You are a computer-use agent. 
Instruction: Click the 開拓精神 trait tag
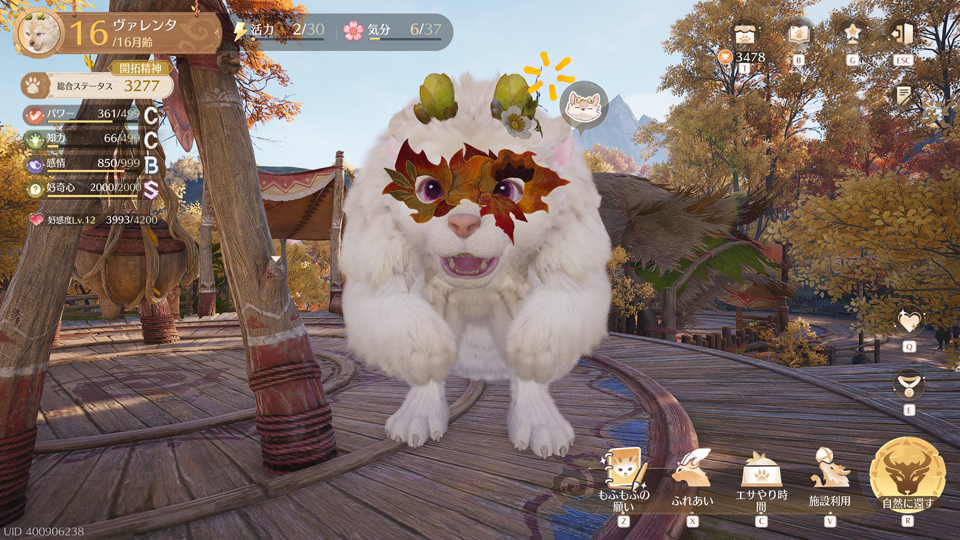point(139,68)
